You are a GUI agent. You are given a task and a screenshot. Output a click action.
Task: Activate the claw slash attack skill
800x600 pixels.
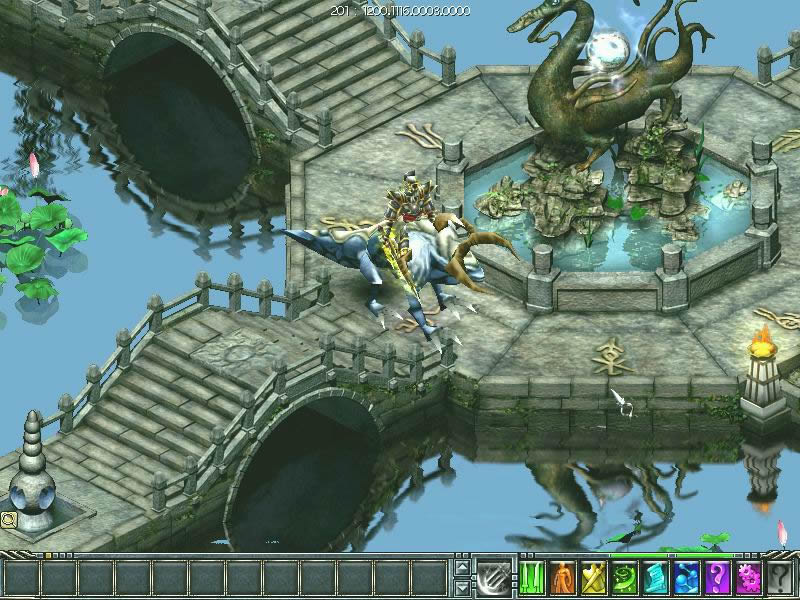click(493, 577)
